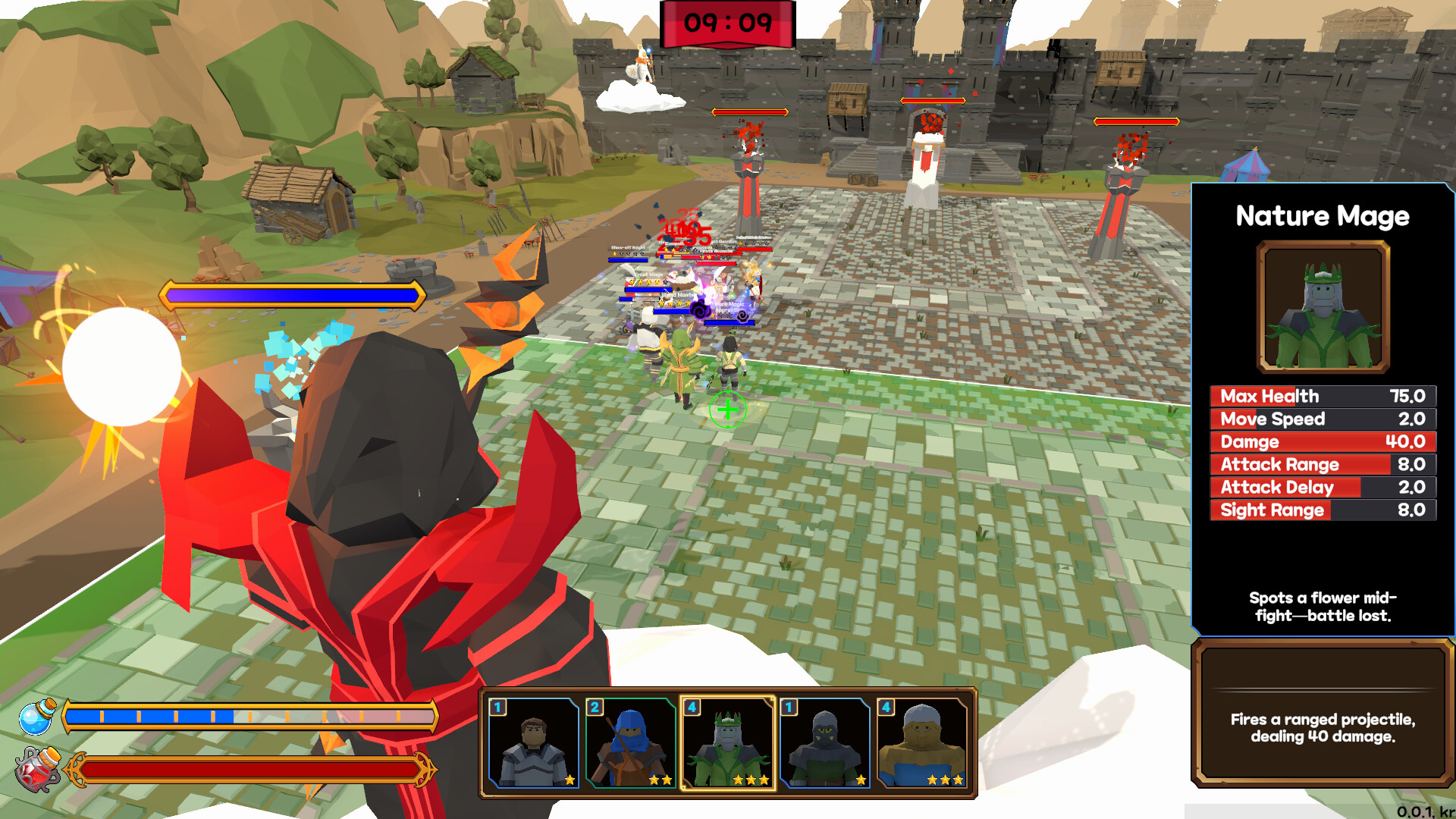Select the armored knight card in the unit bar

pyautogui.click(x=532, y=743)
